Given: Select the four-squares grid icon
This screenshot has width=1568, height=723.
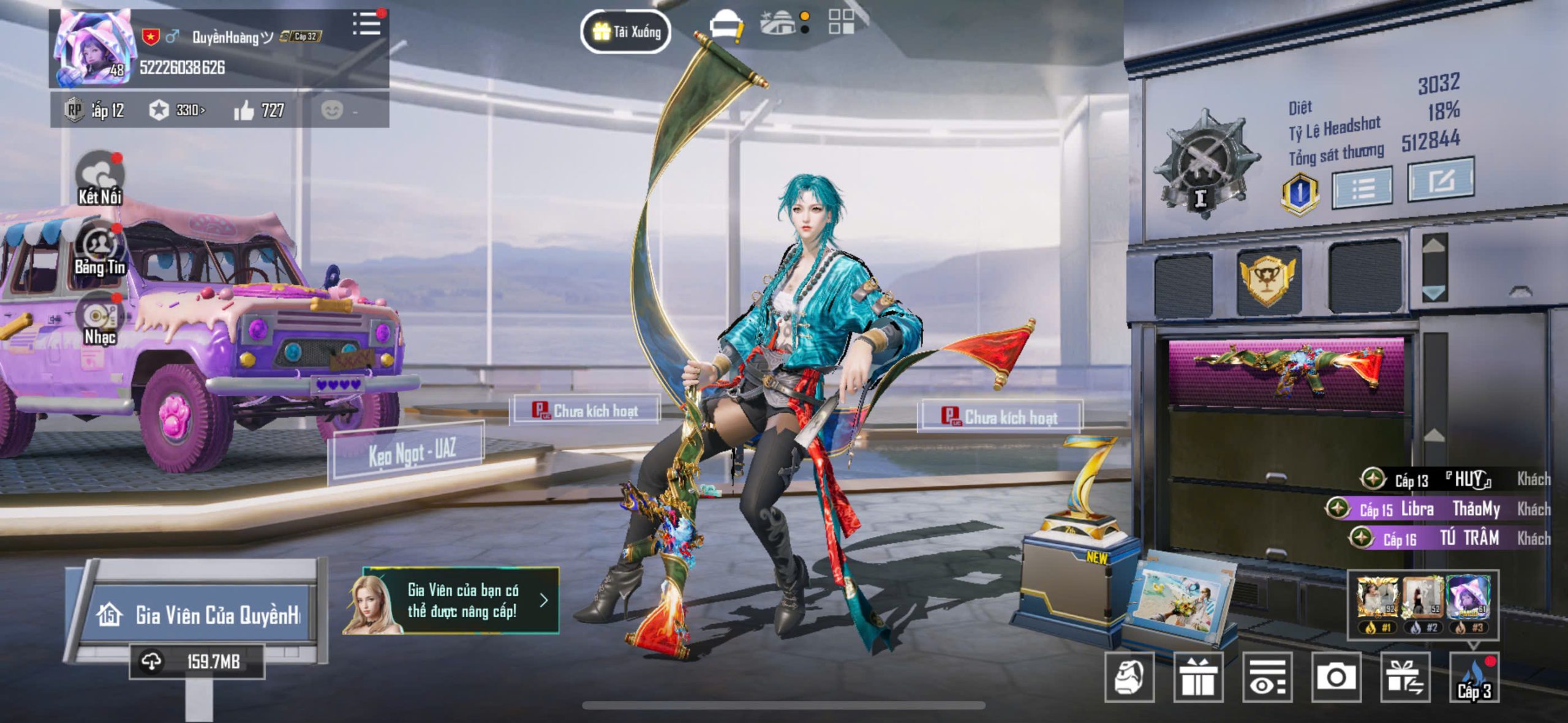Looking at the screenshot, I should (x=841, y=21).
